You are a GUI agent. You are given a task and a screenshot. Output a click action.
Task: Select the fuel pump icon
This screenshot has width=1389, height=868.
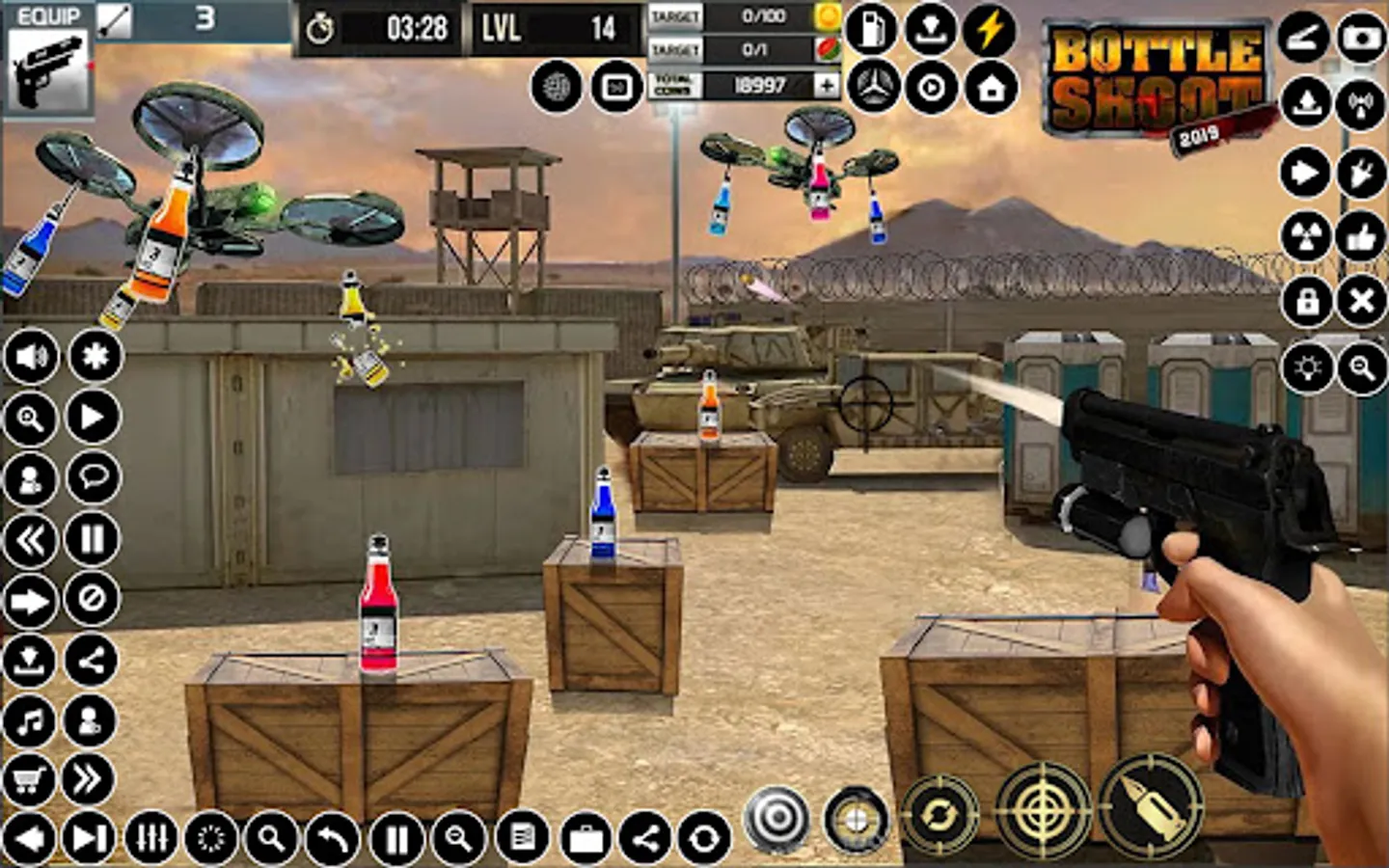[871, 29]
